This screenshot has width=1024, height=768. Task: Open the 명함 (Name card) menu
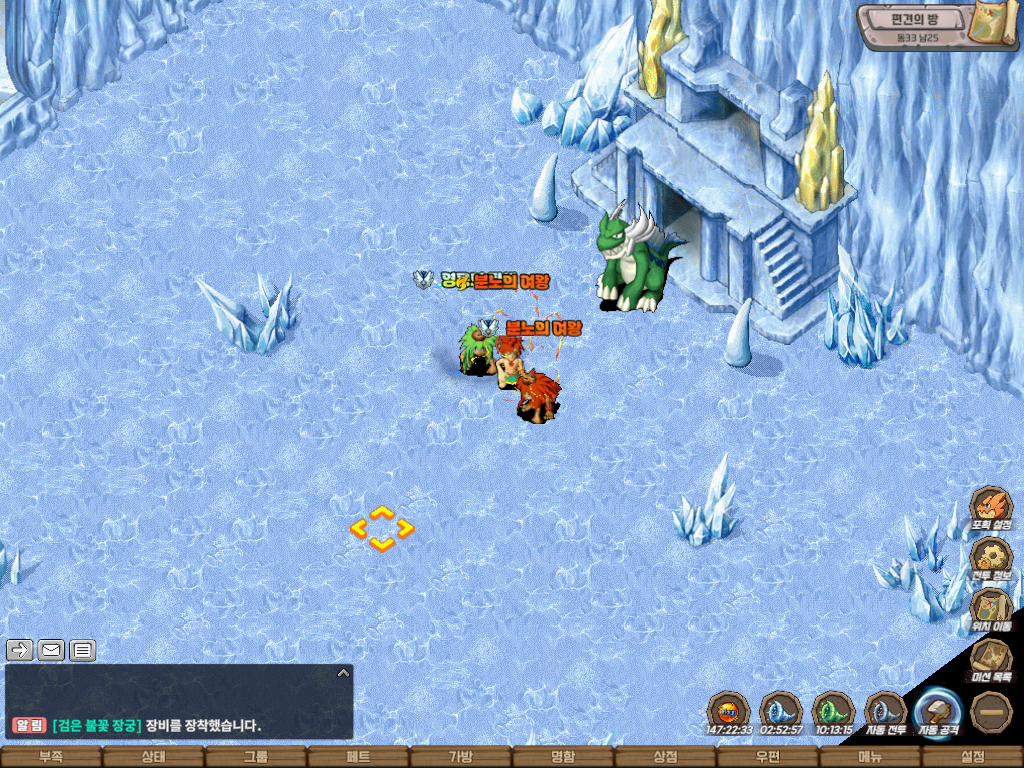[562, 757]
